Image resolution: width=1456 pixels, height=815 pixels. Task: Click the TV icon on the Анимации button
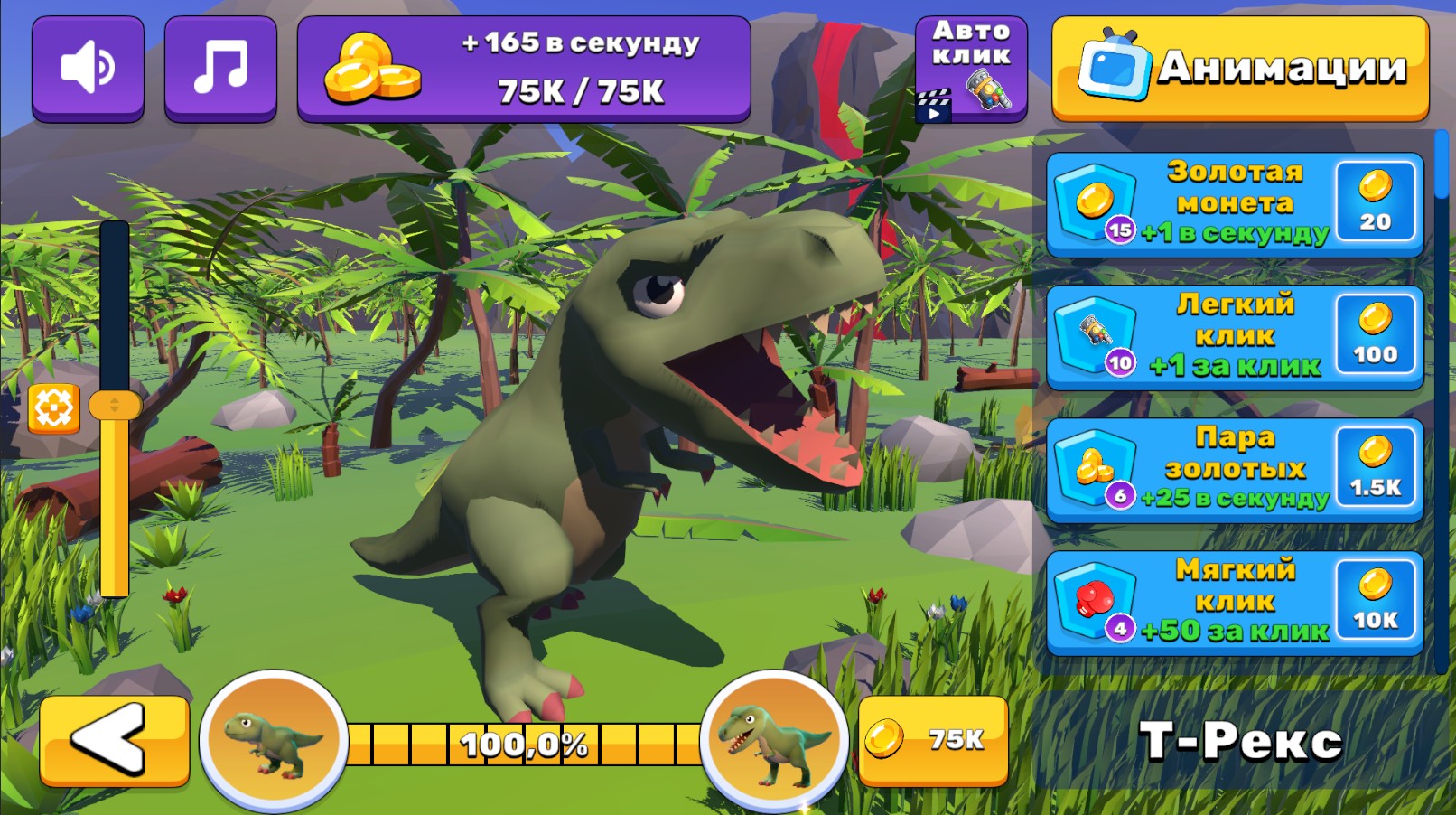click(x=1117, y=65)
